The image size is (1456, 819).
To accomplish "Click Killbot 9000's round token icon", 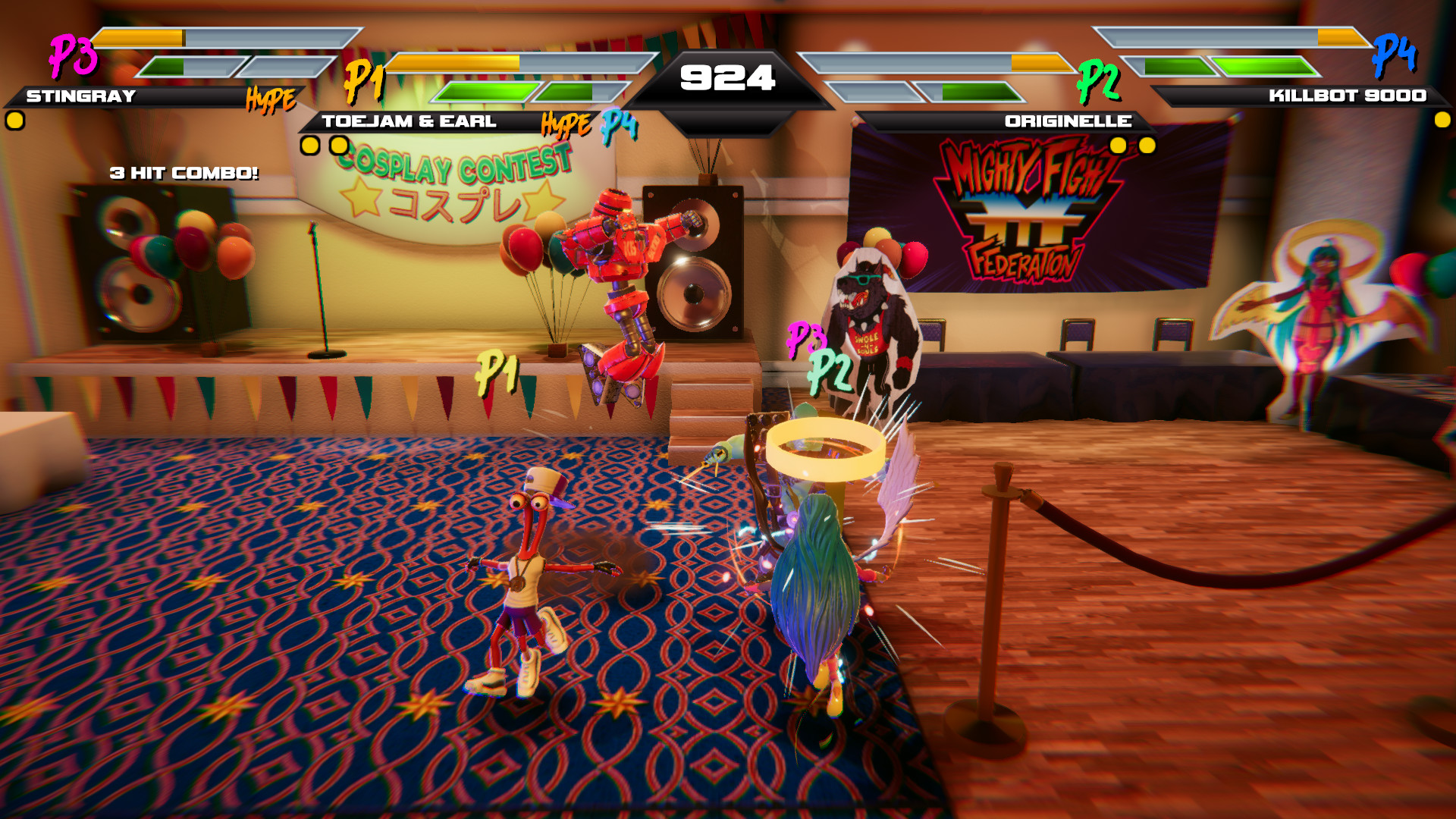I will pyautogui.click(x=1442, y=119).
